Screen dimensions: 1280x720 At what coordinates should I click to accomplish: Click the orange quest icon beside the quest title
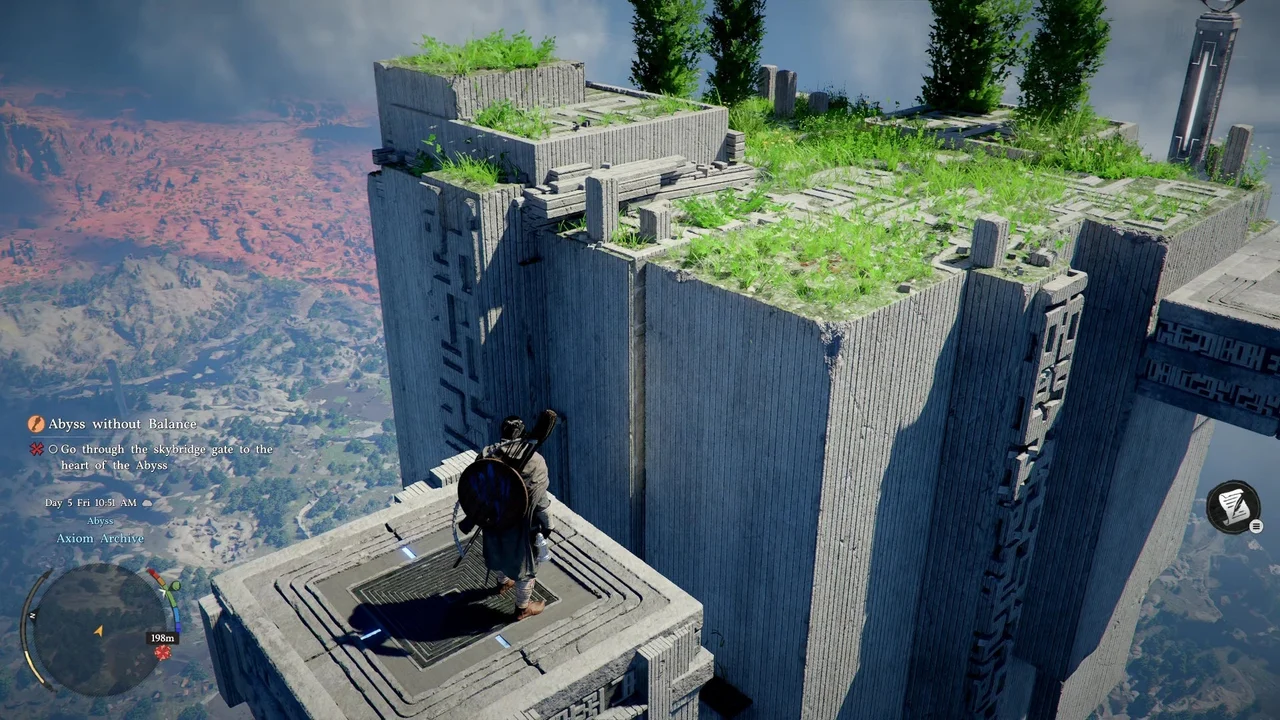(36, 424)
